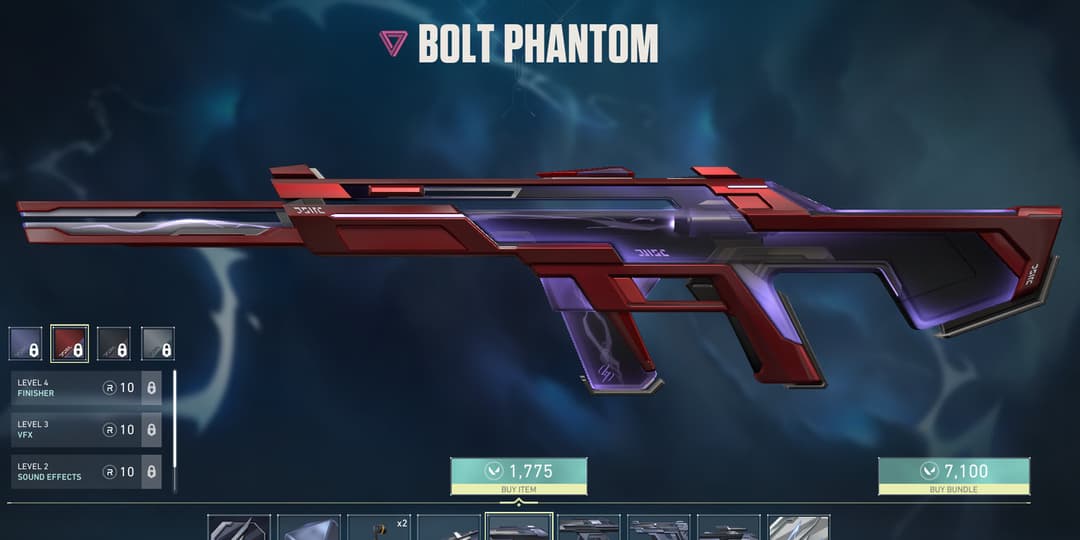Screen dimensions: 1080x540
Task: Select the bundle item thumbnail marked x2
Action: tap(379, 527)
